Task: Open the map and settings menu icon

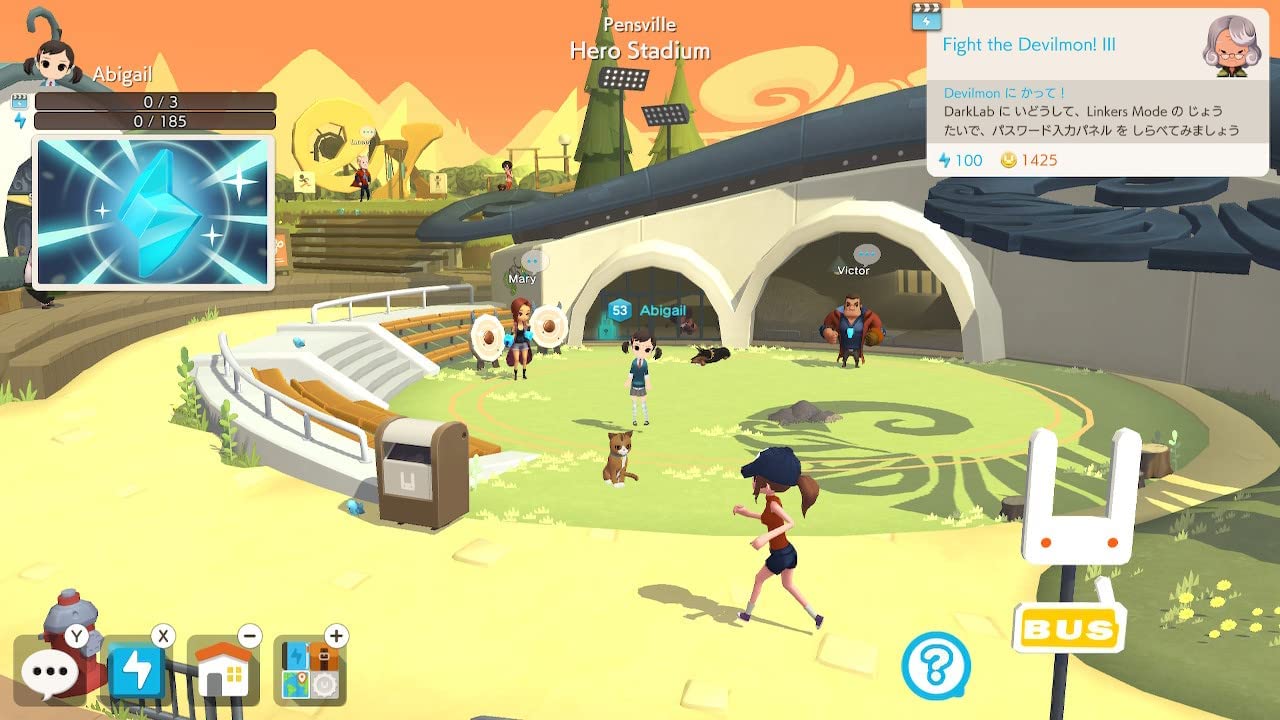Action: point(310,671)
